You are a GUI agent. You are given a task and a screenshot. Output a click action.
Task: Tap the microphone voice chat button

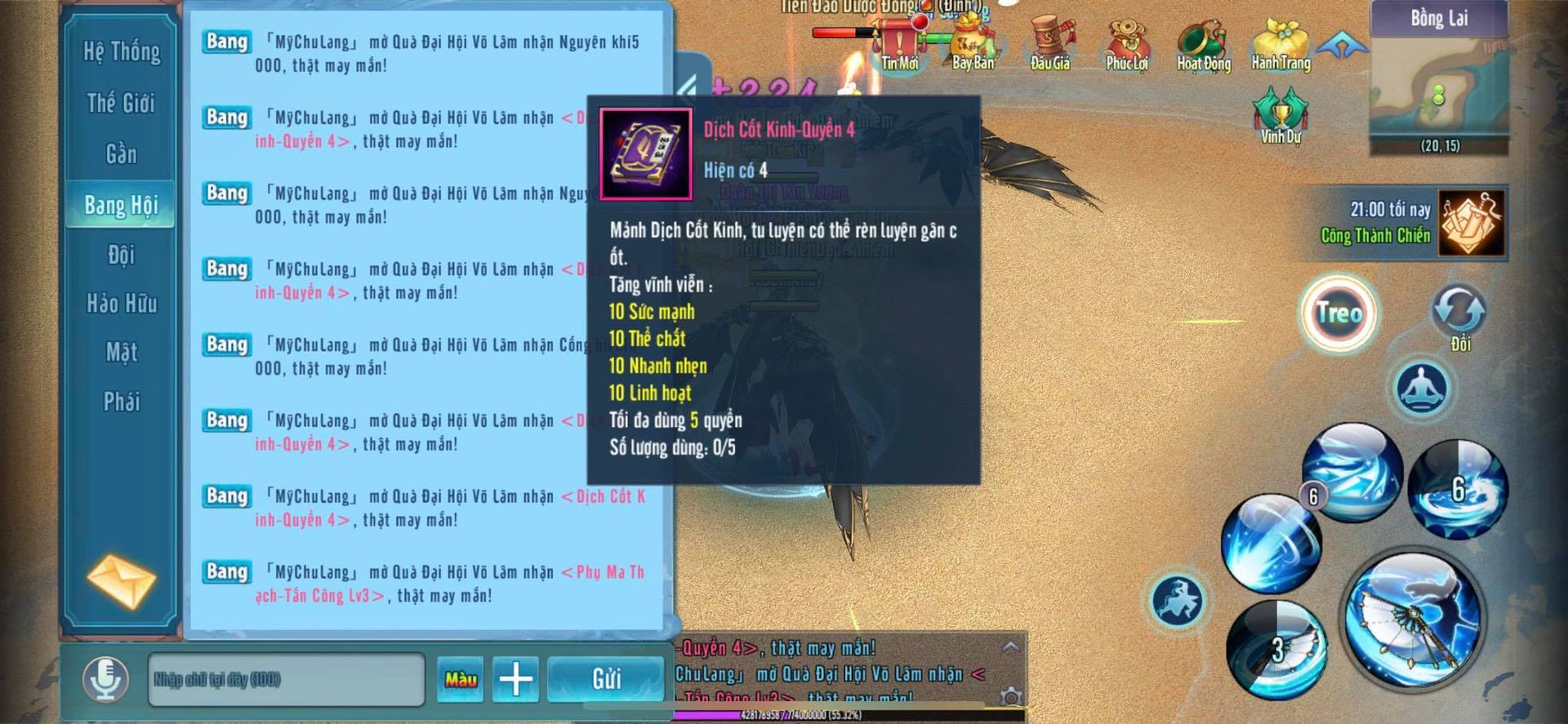[105, 678]
